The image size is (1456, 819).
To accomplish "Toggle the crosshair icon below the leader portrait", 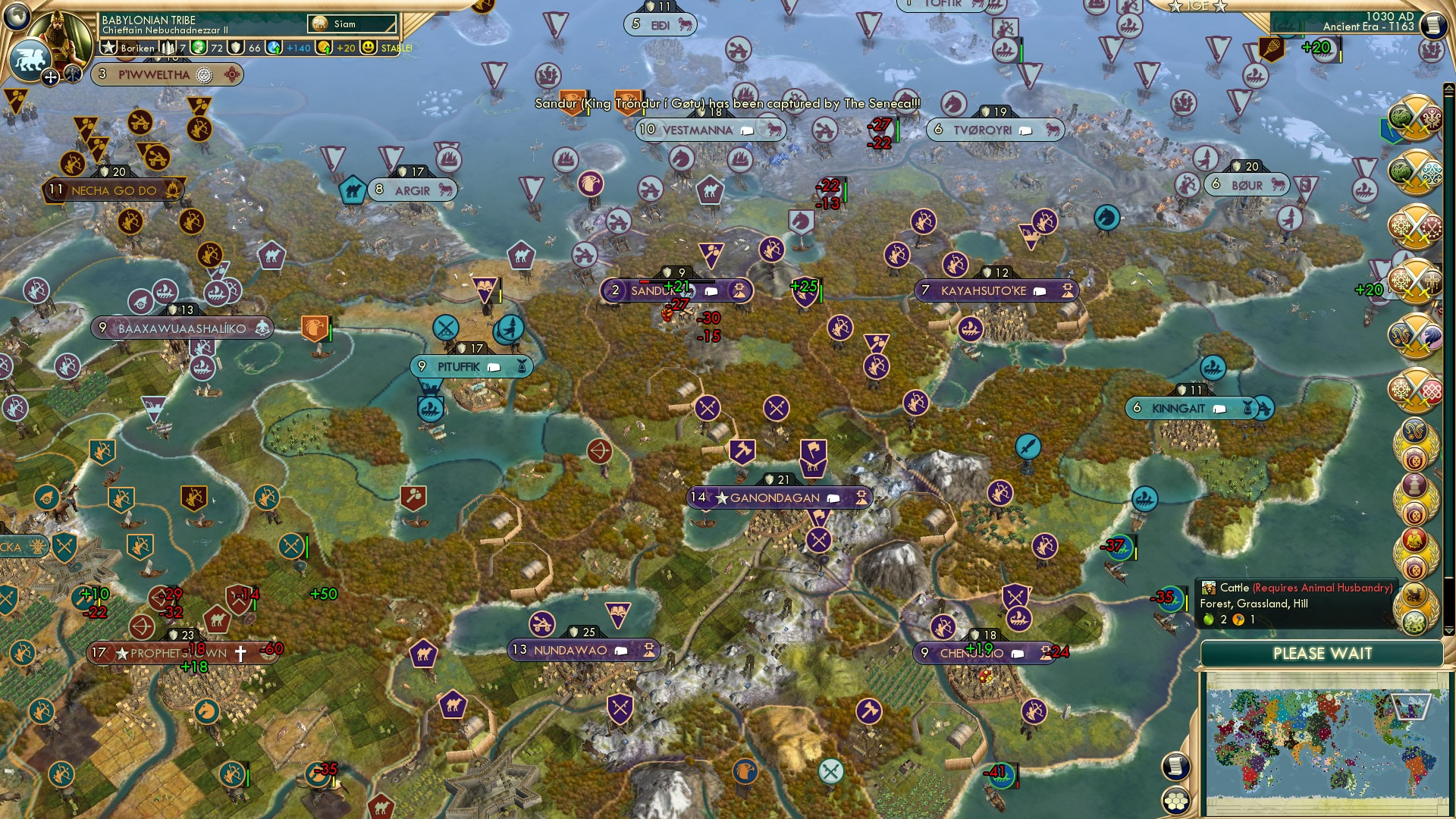I will pos(51,76).
